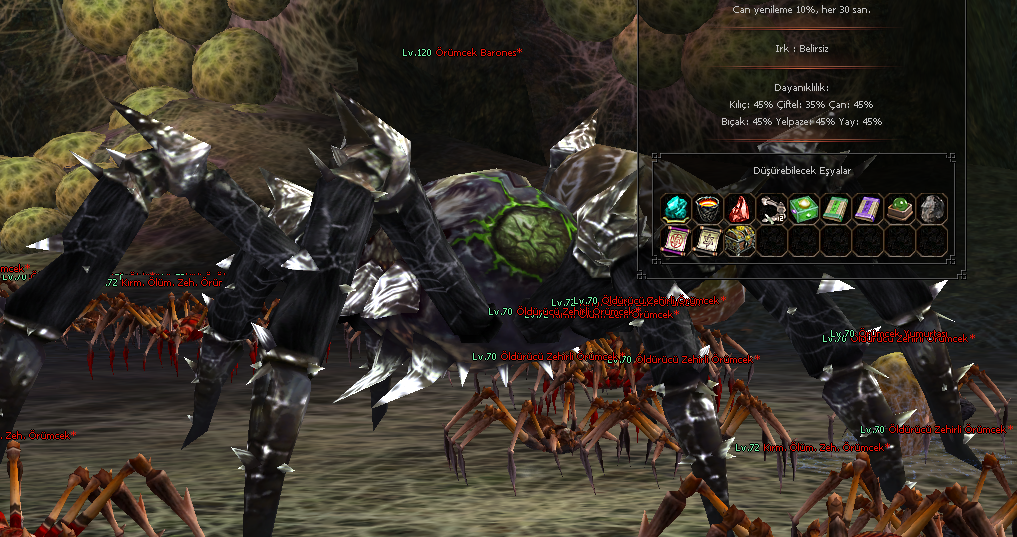Inspect the bone fragments drop item

click(772, 208)
